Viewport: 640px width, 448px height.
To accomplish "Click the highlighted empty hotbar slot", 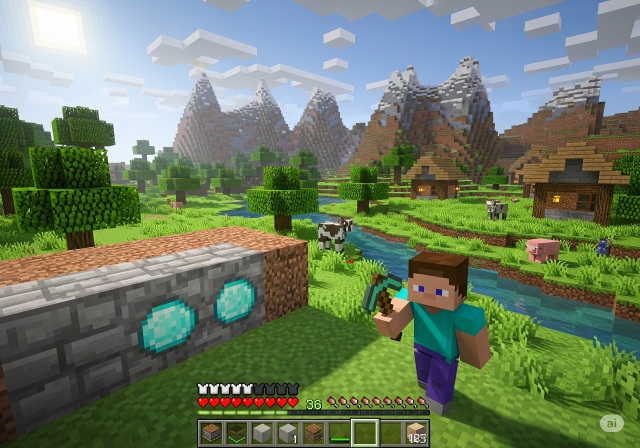I will (x=365, y=432).
